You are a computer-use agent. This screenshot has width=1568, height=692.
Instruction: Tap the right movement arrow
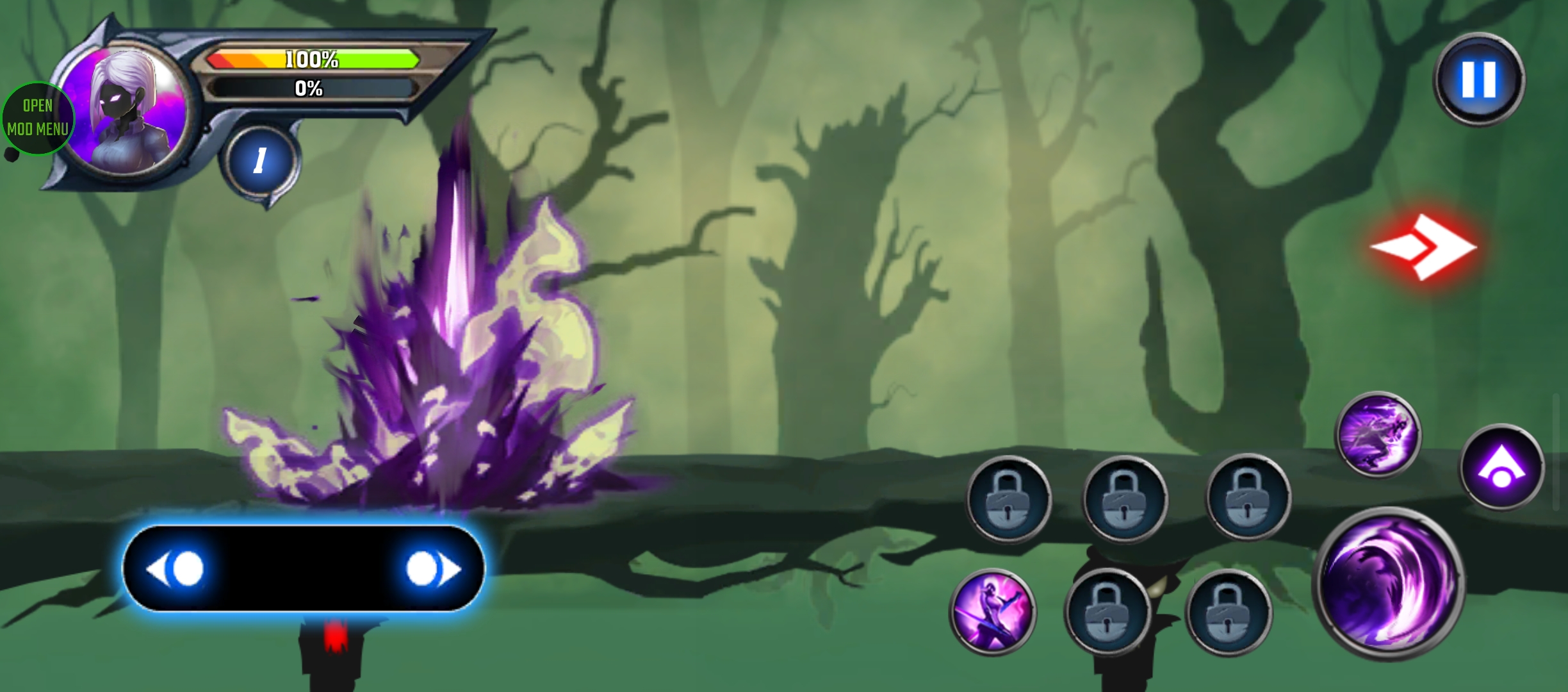(x=432, y=568)
